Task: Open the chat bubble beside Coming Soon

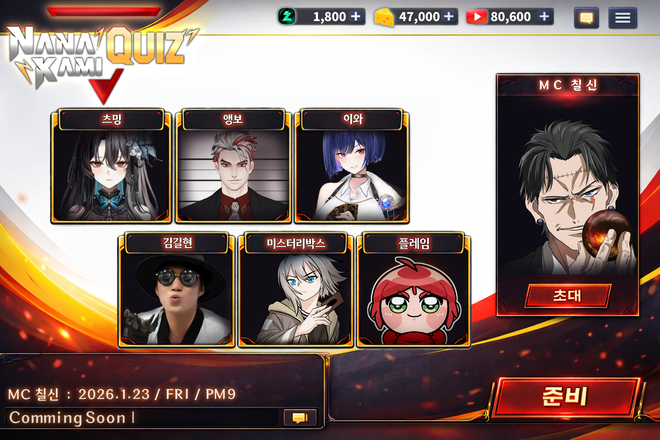Action: pyautogui.click(x=298, y=417)
